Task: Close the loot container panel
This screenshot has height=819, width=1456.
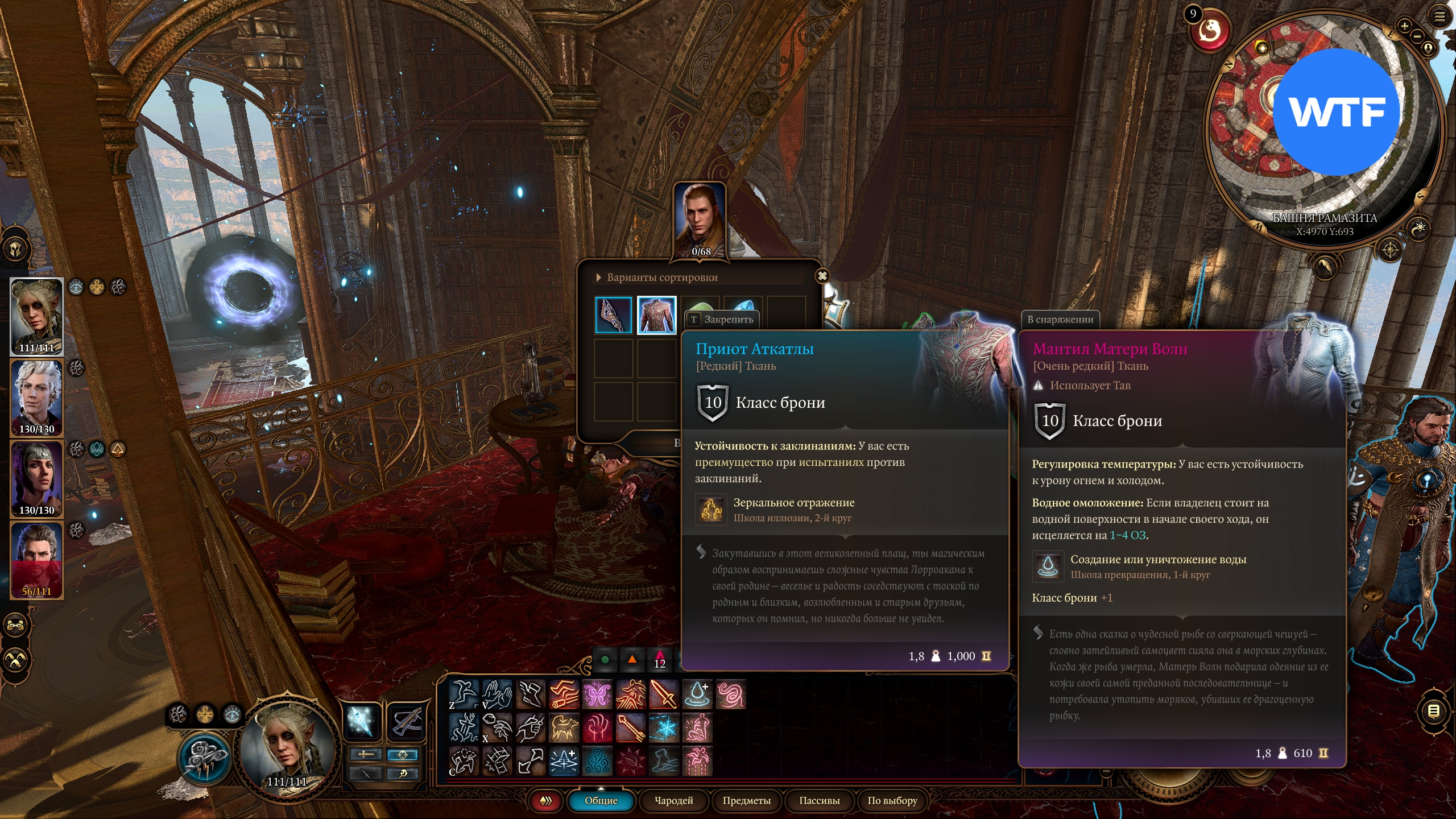Action: [822, 276]
